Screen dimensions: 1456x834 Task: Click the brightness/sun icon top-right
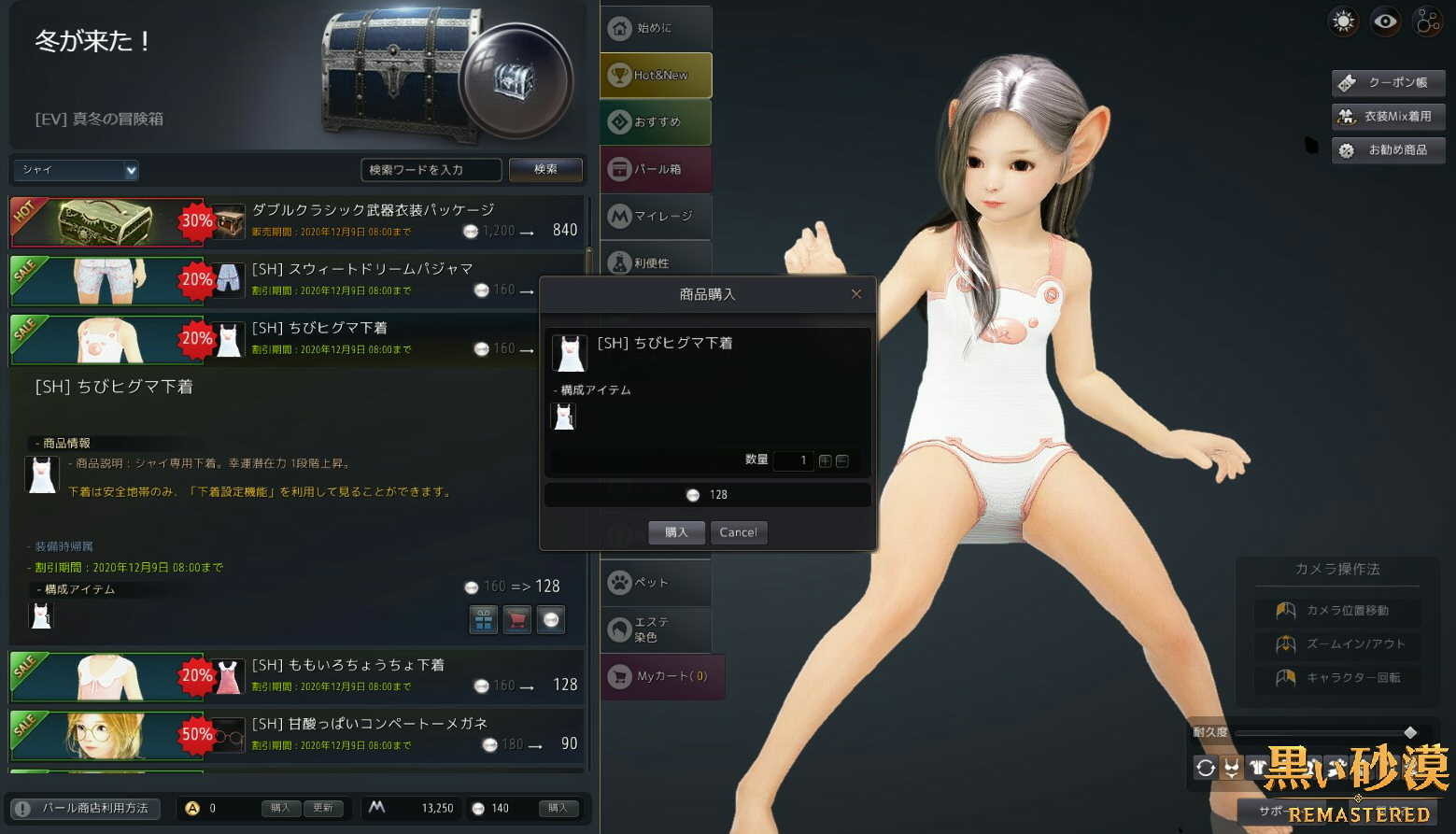(1343, 21)
